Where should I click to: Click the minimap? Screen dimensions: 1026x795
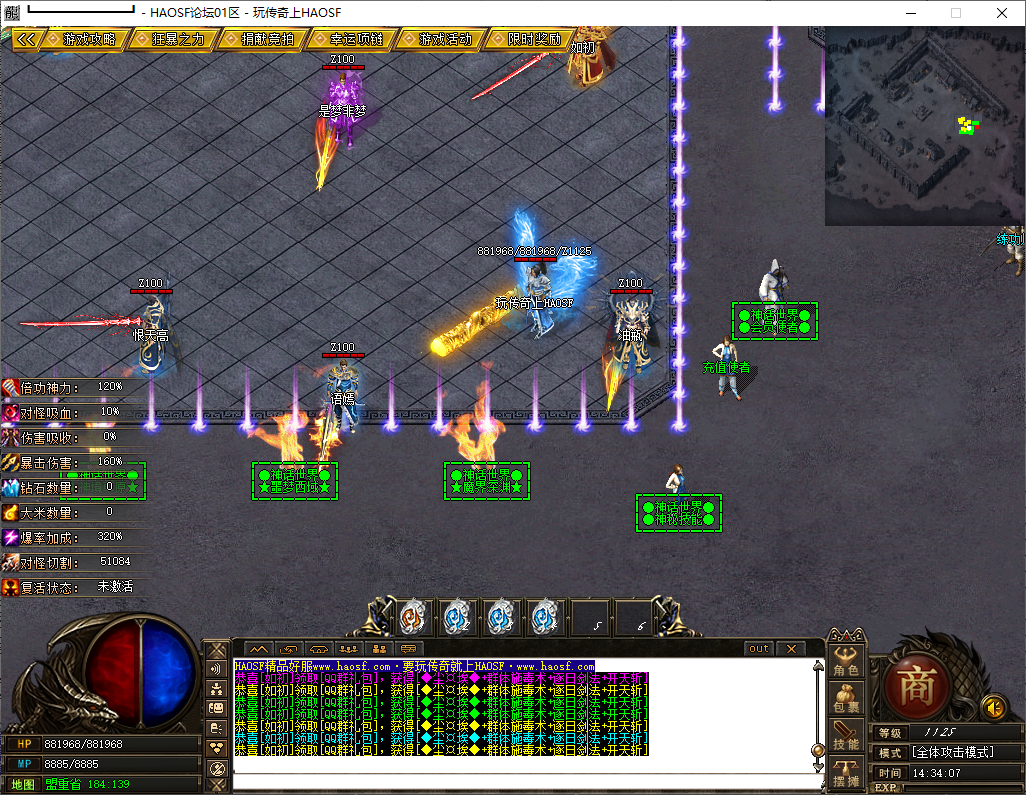[922, 125]
